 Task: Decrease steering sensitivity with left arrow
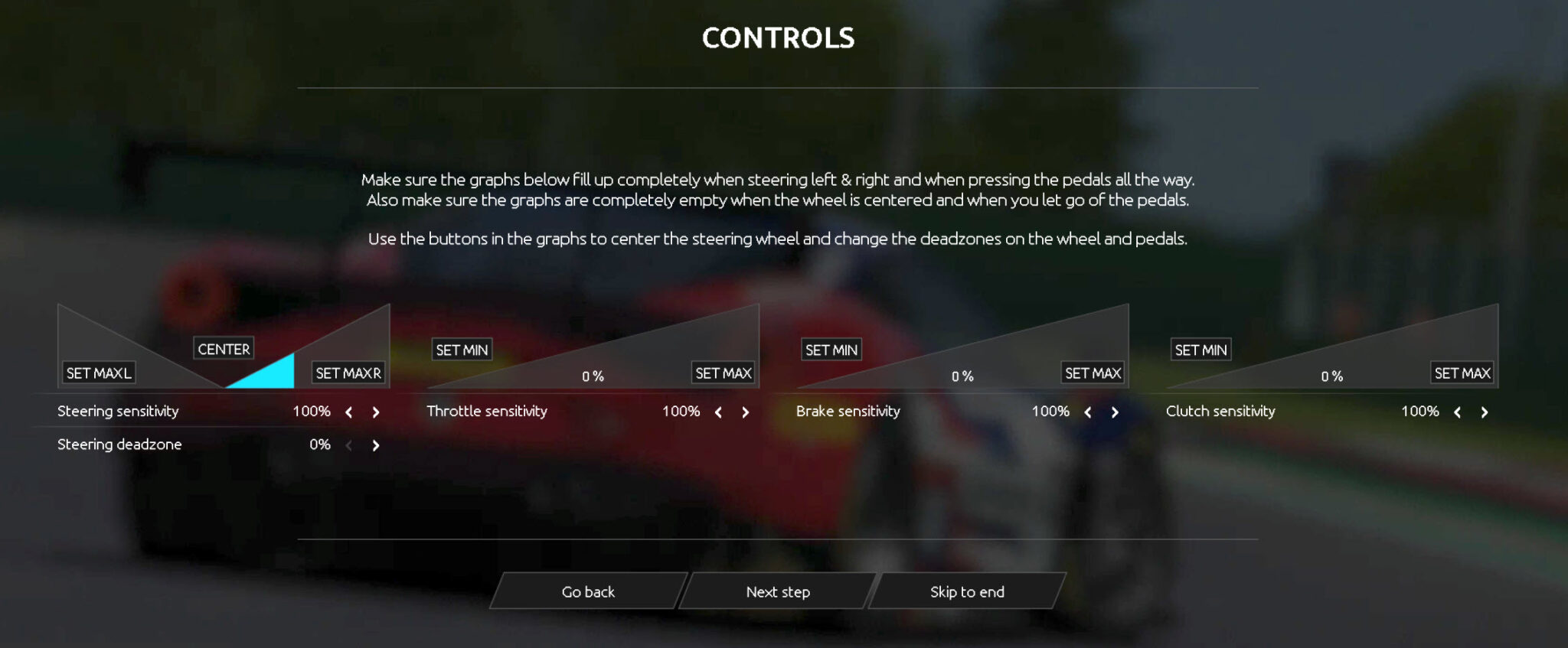click(x=349, y=412)
